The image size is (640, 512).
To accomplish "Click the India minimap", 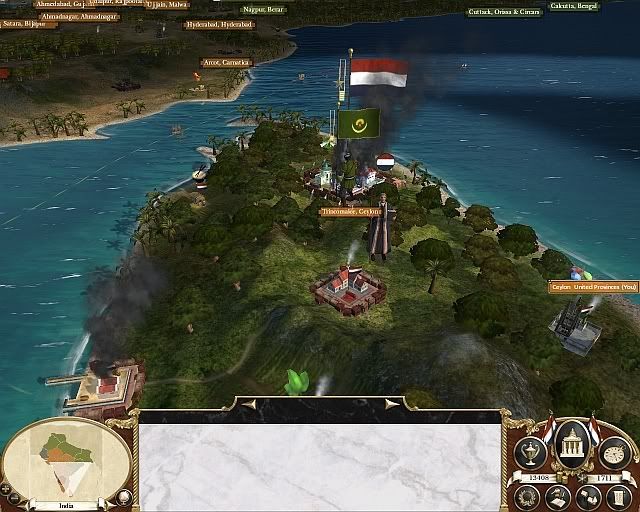I will coord(66,462).
